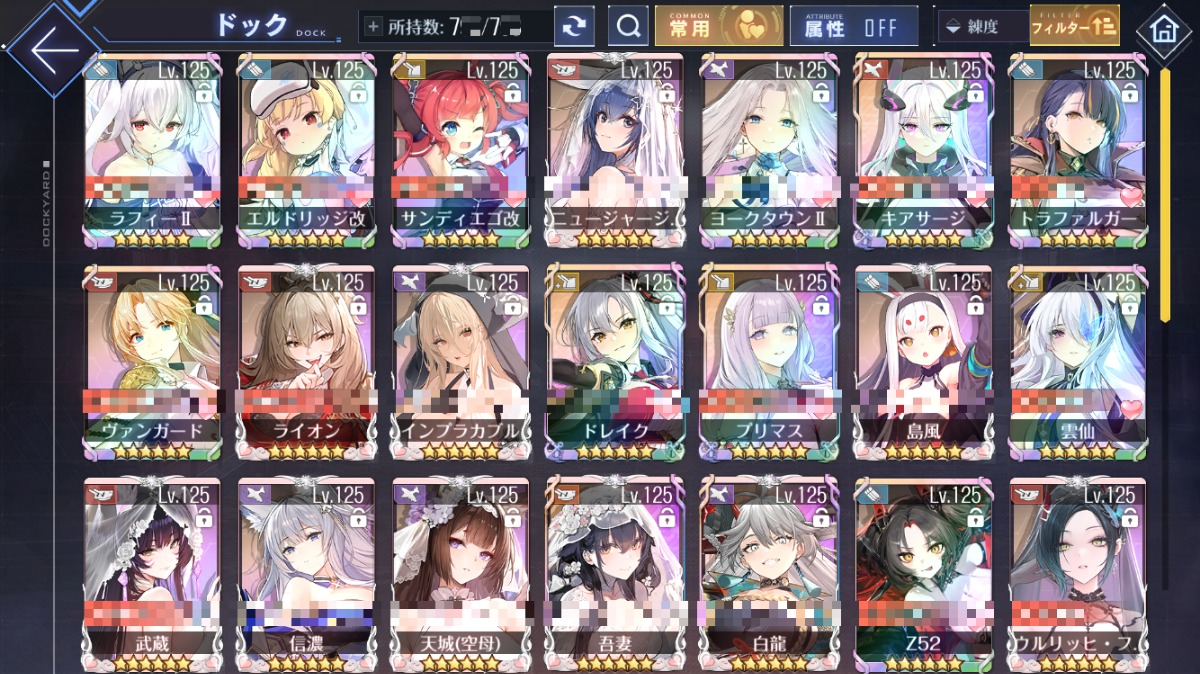Open the トラファルガー ship card
Screen dimensions: 1200x674
(1077, 150)
